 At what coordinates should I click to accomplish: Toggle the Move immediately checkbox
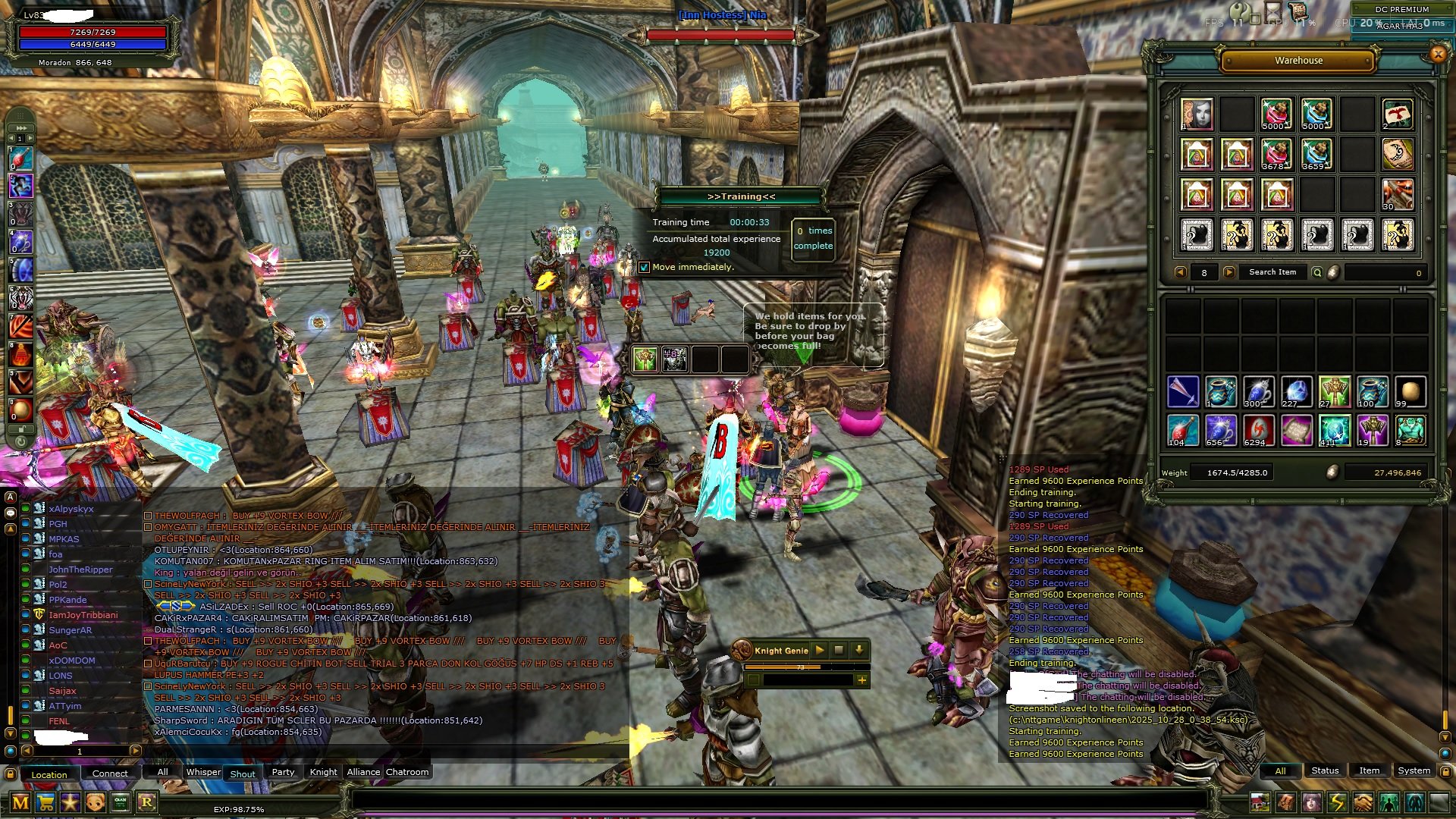point(644,267)
